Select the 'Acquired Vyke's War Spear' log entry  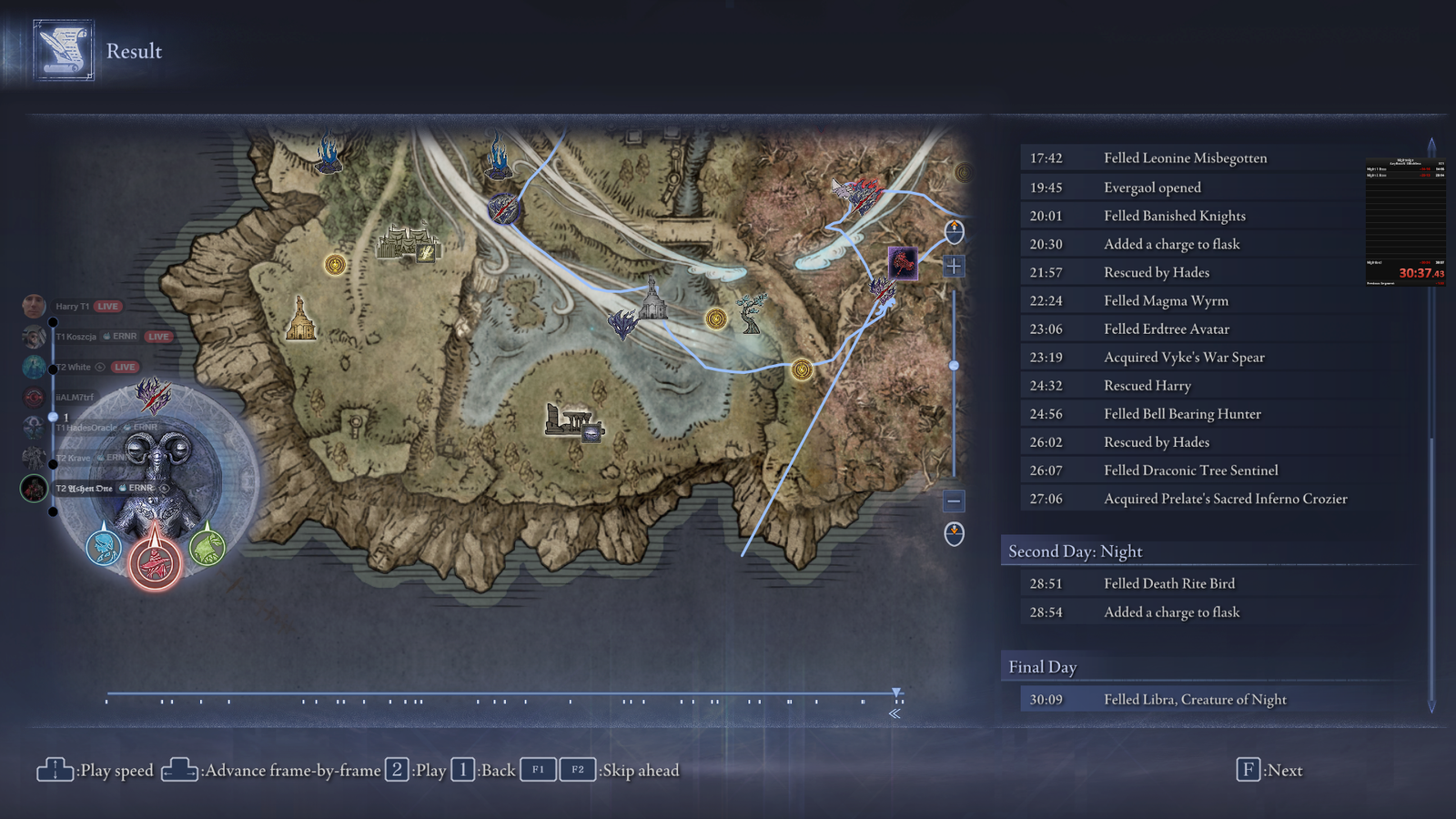coord(1184,358)
